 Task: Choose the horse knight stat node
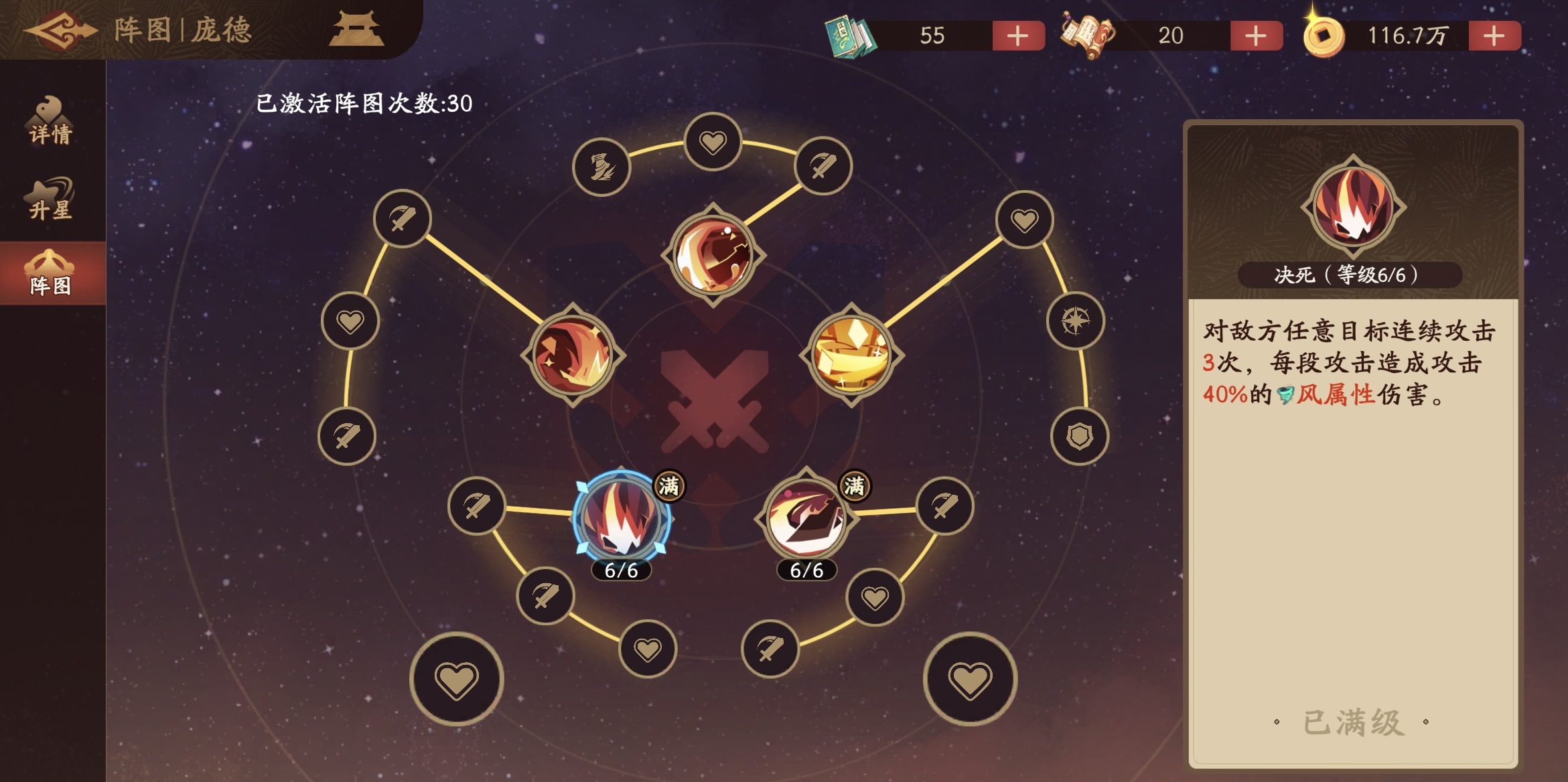pos(601,167)
